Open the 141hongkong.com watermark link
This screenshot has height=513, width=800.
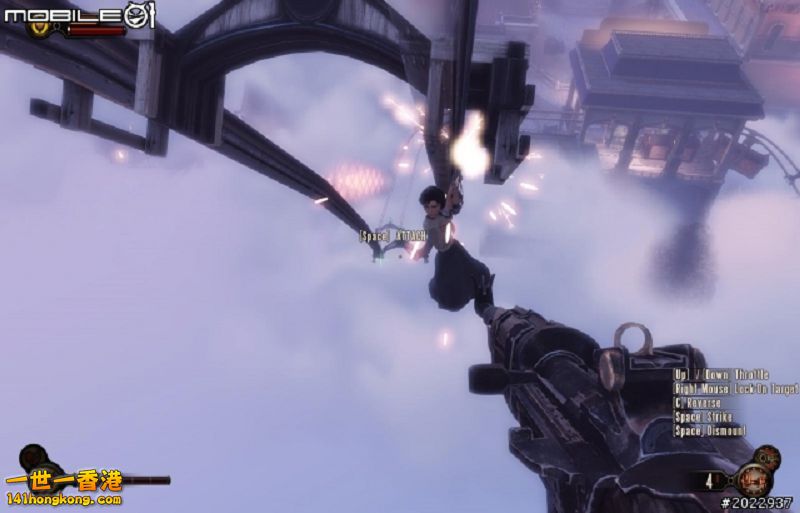pyautogui.click(x=62, y=499)
